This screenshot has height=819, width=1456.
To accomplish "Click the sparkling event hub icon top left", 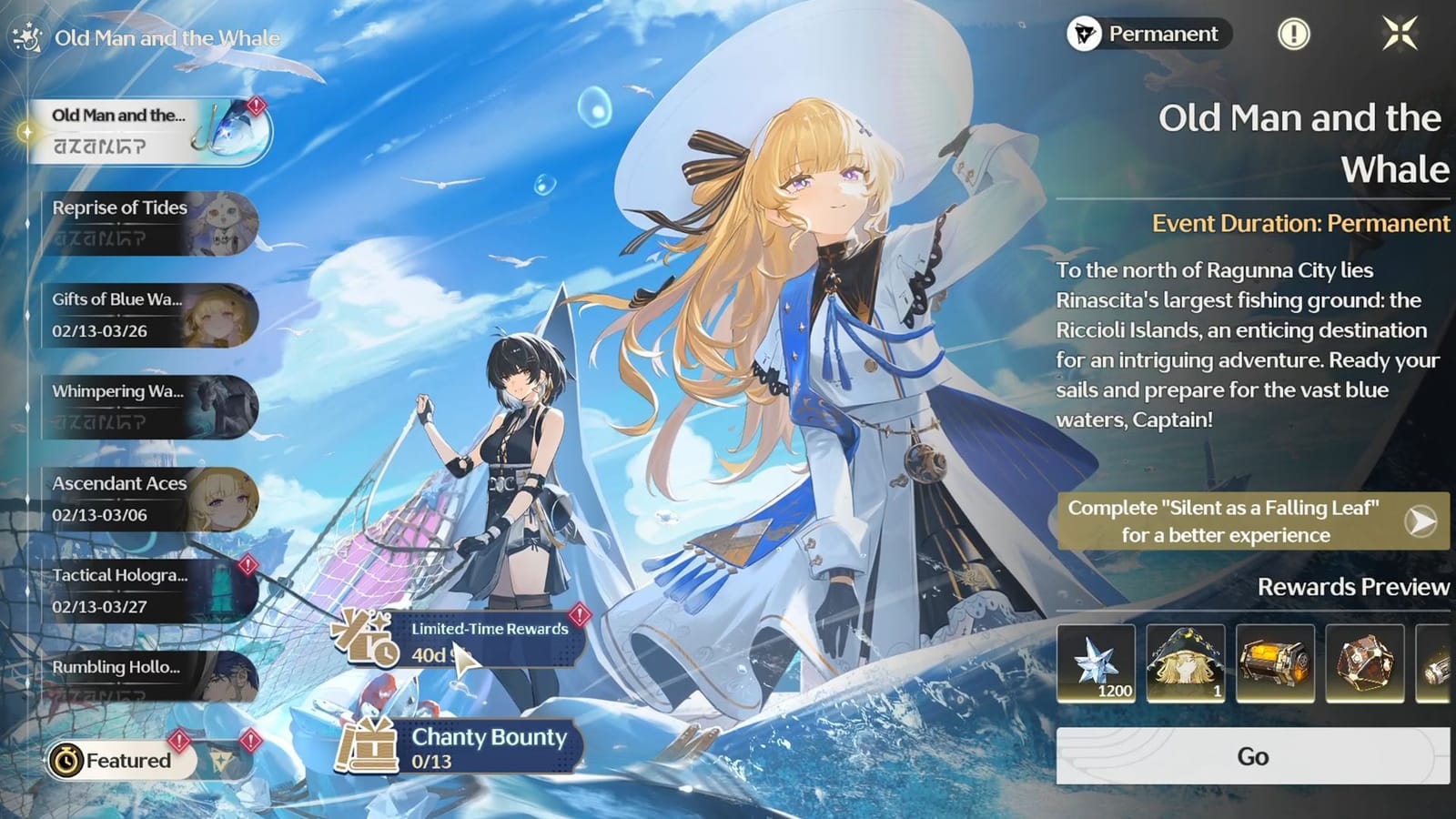I will pos(27,36).
